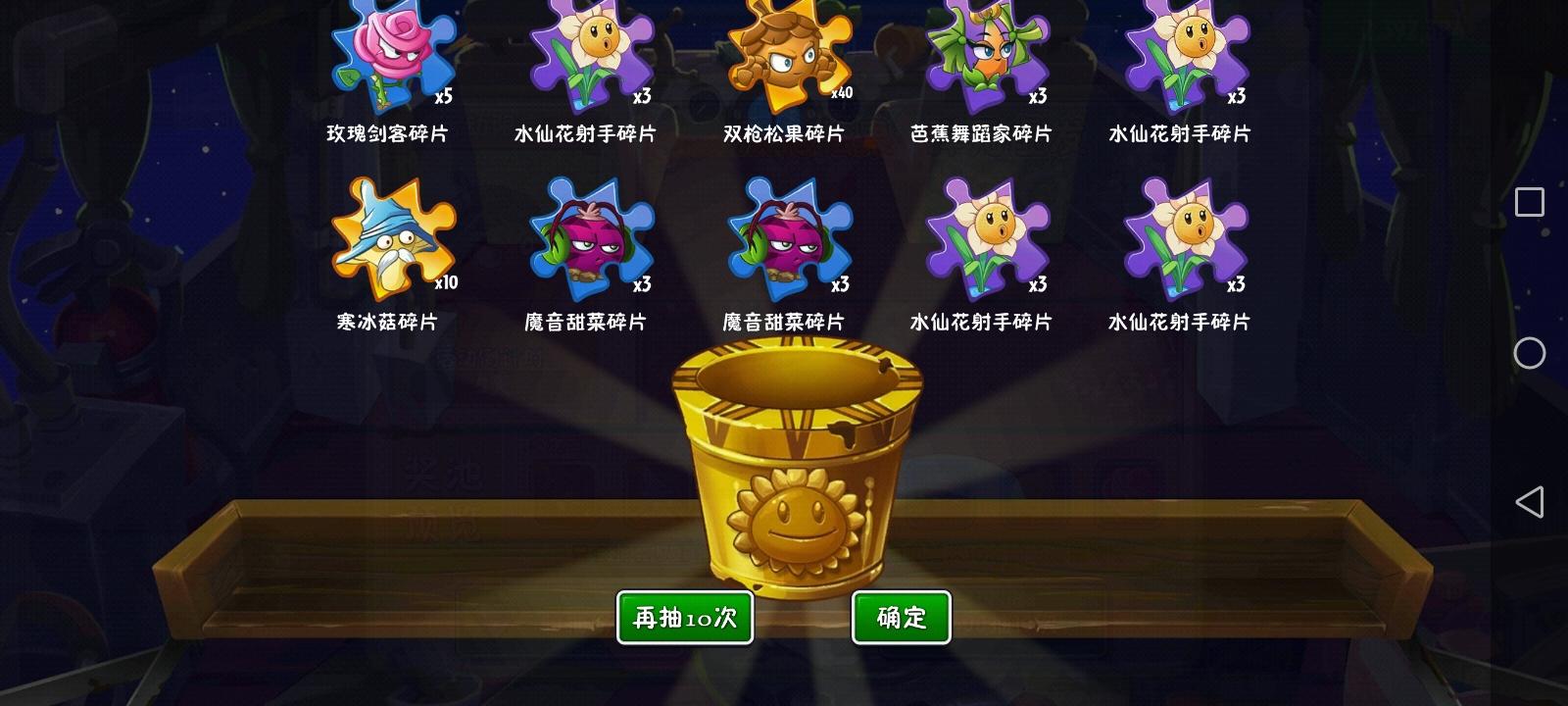Click the x40 count on 双枪松果 piece
Viewport: 1568px width, 706px height.
tap(844, 95)
